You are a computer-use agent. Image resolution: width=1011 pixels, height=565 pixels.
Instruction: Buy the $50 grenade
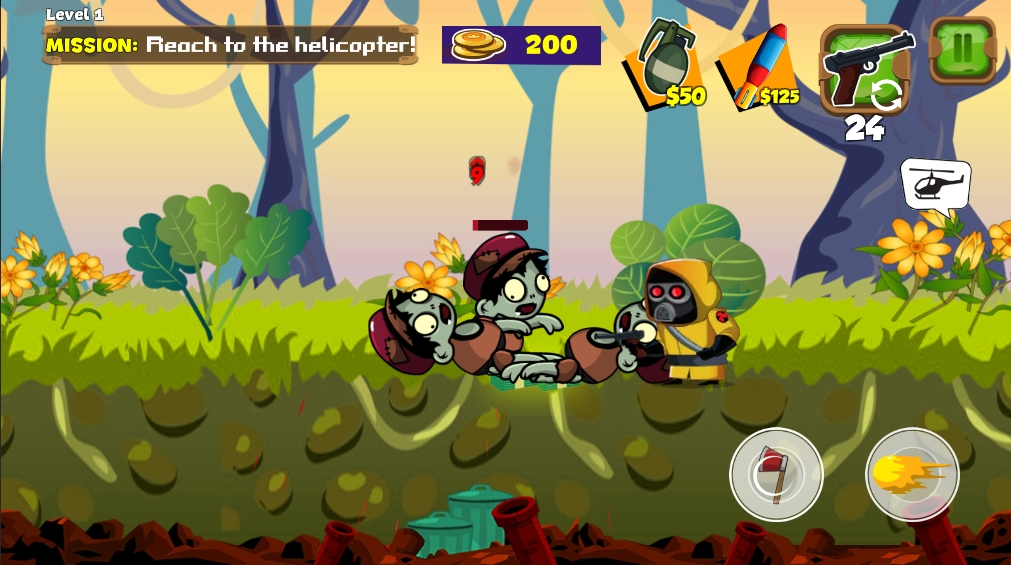665,66
